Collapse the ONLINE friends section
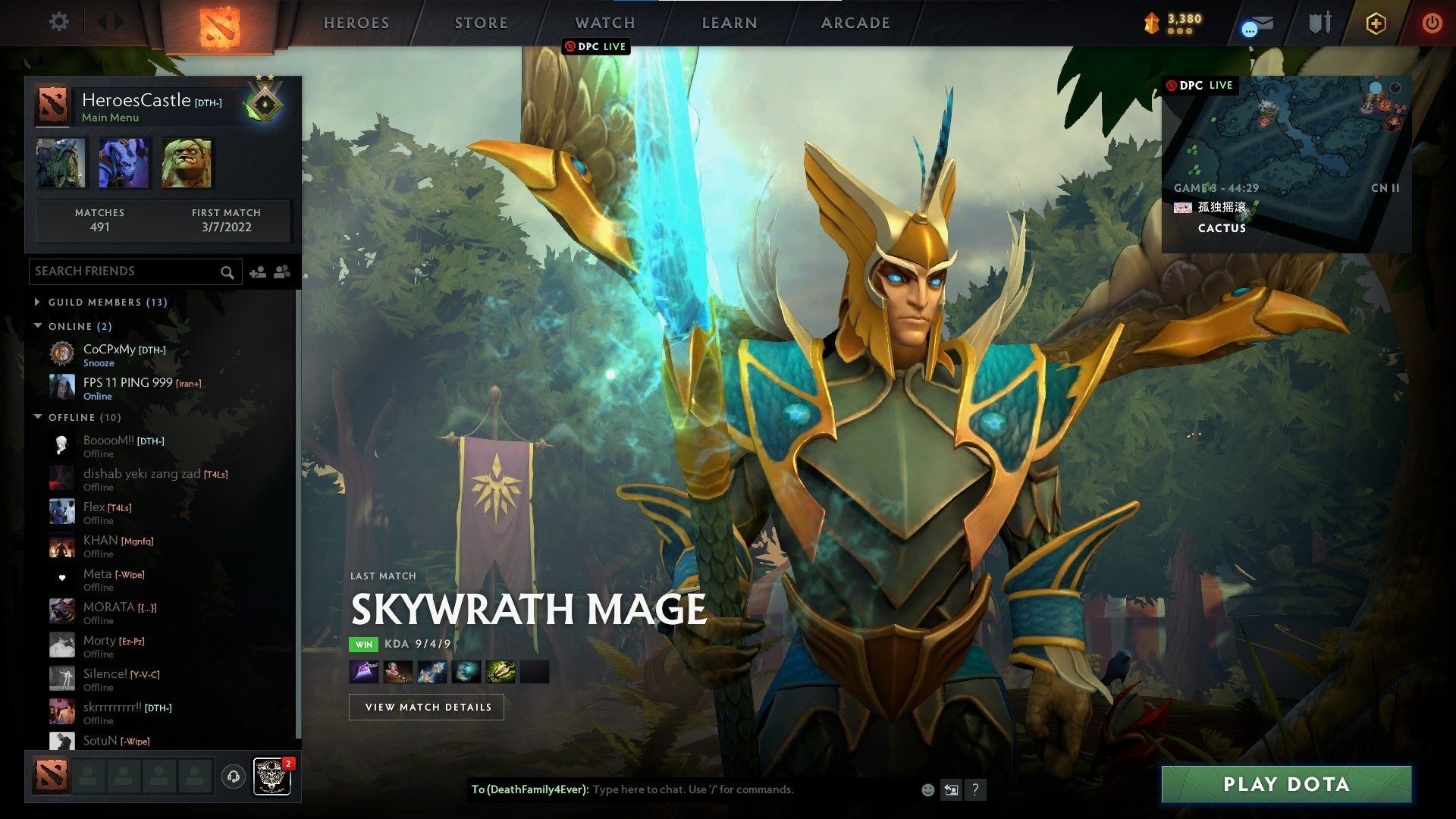Viewport: 1456px width, 819px height. (39, 326)
